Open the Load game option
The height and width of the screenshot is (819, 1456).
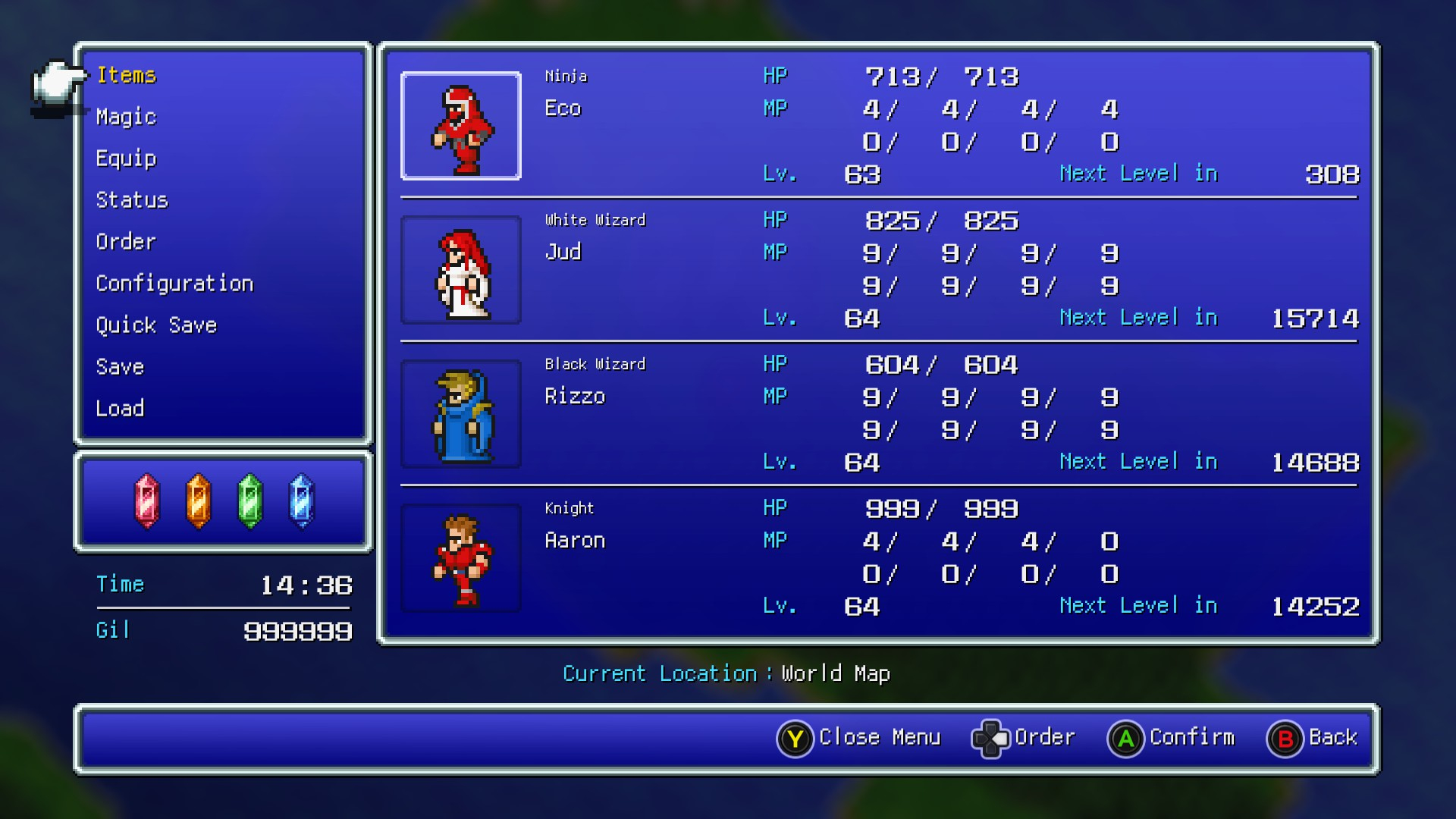120,409
